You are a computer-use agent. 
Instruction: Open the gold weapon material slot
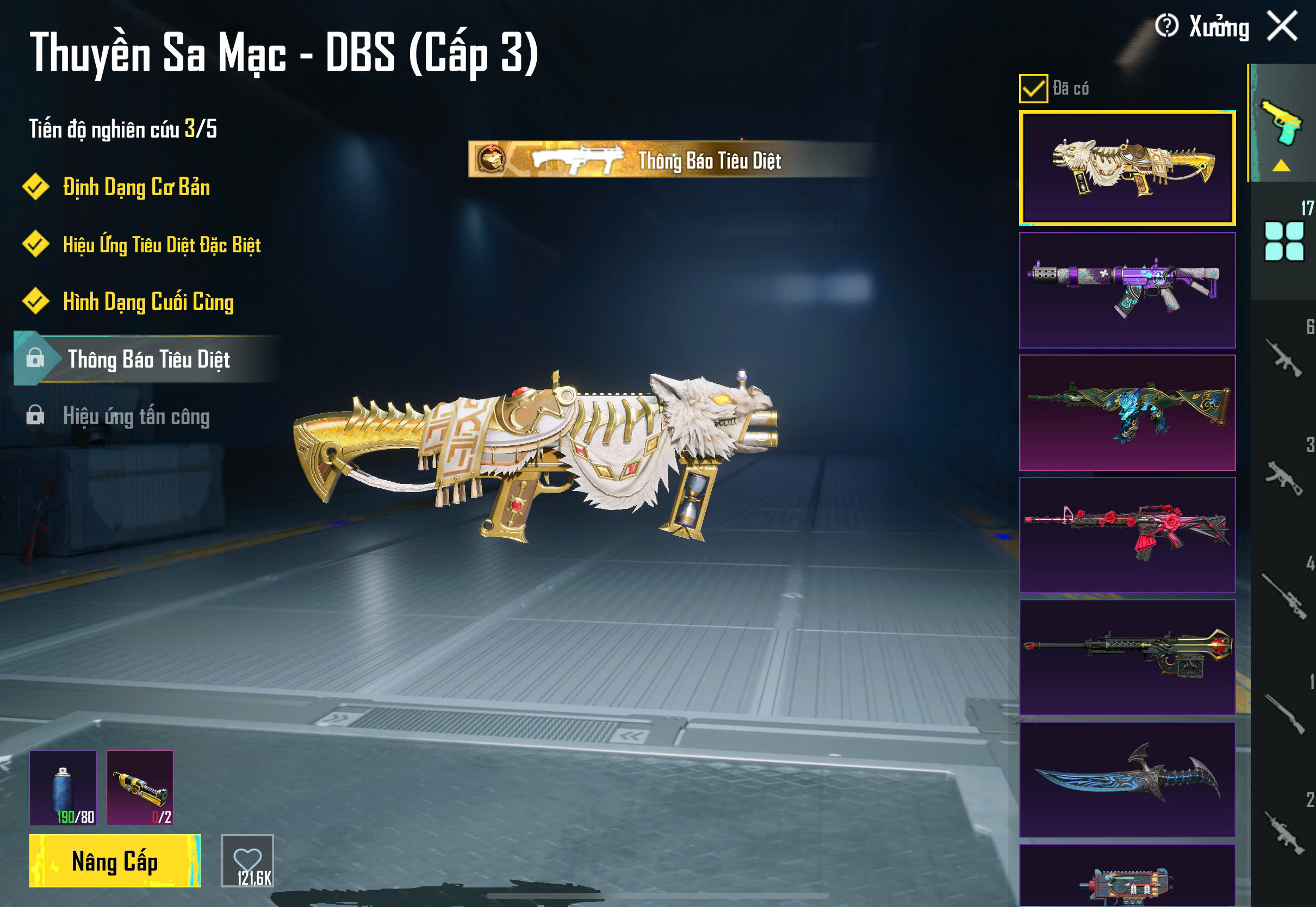point(140,788)
